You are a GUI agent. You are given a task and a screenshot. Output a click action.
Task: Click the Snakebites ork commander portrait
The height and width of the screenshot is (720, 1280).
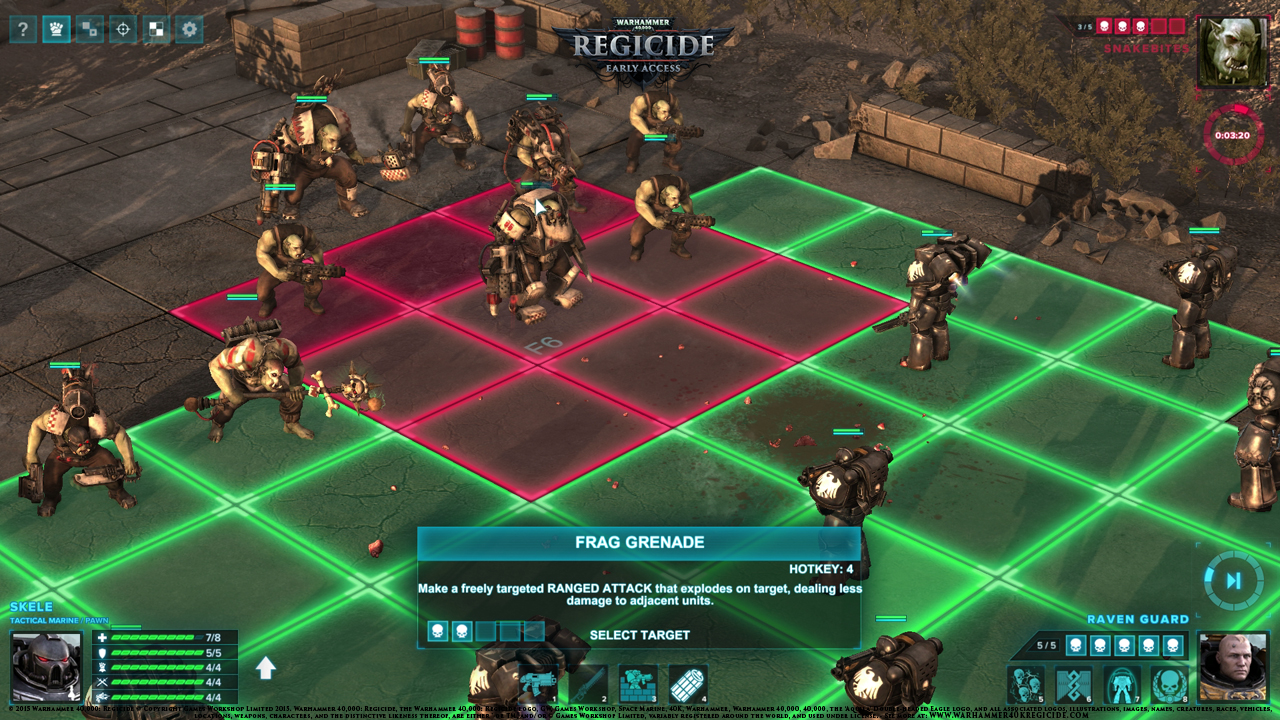1234,47
